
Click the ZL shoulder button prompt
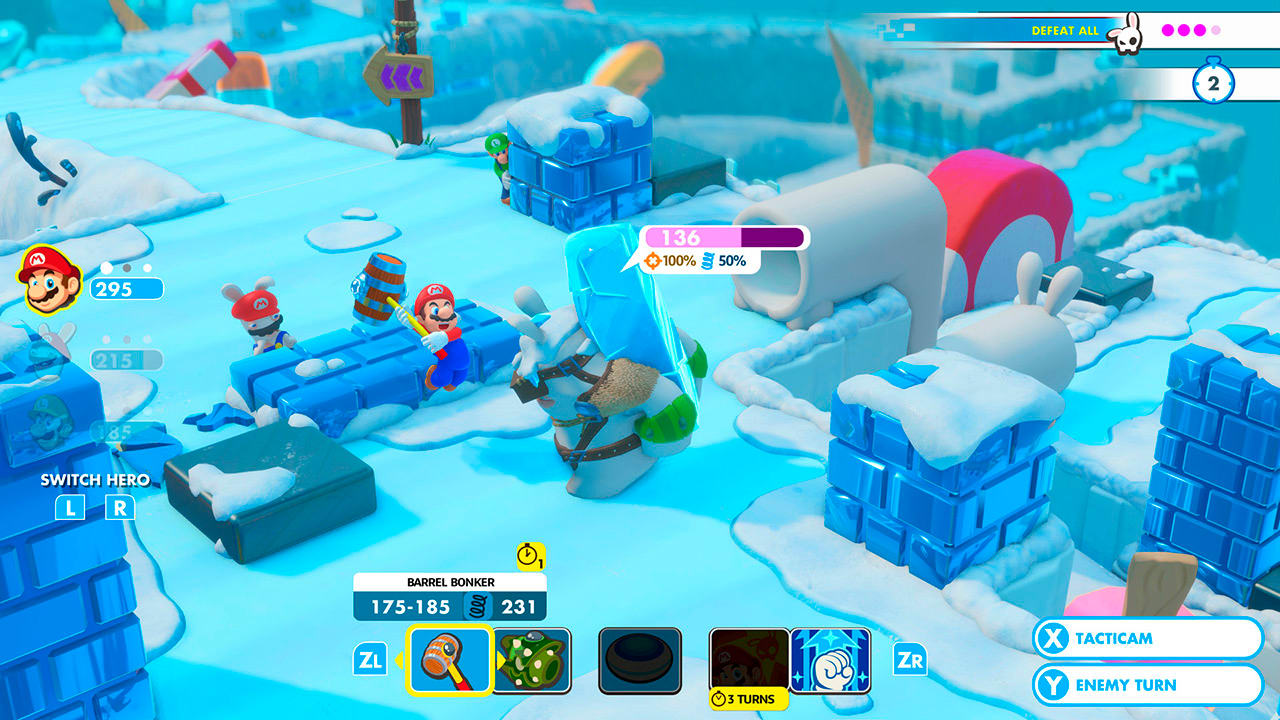pyautogui.click(x=372, y=660)
